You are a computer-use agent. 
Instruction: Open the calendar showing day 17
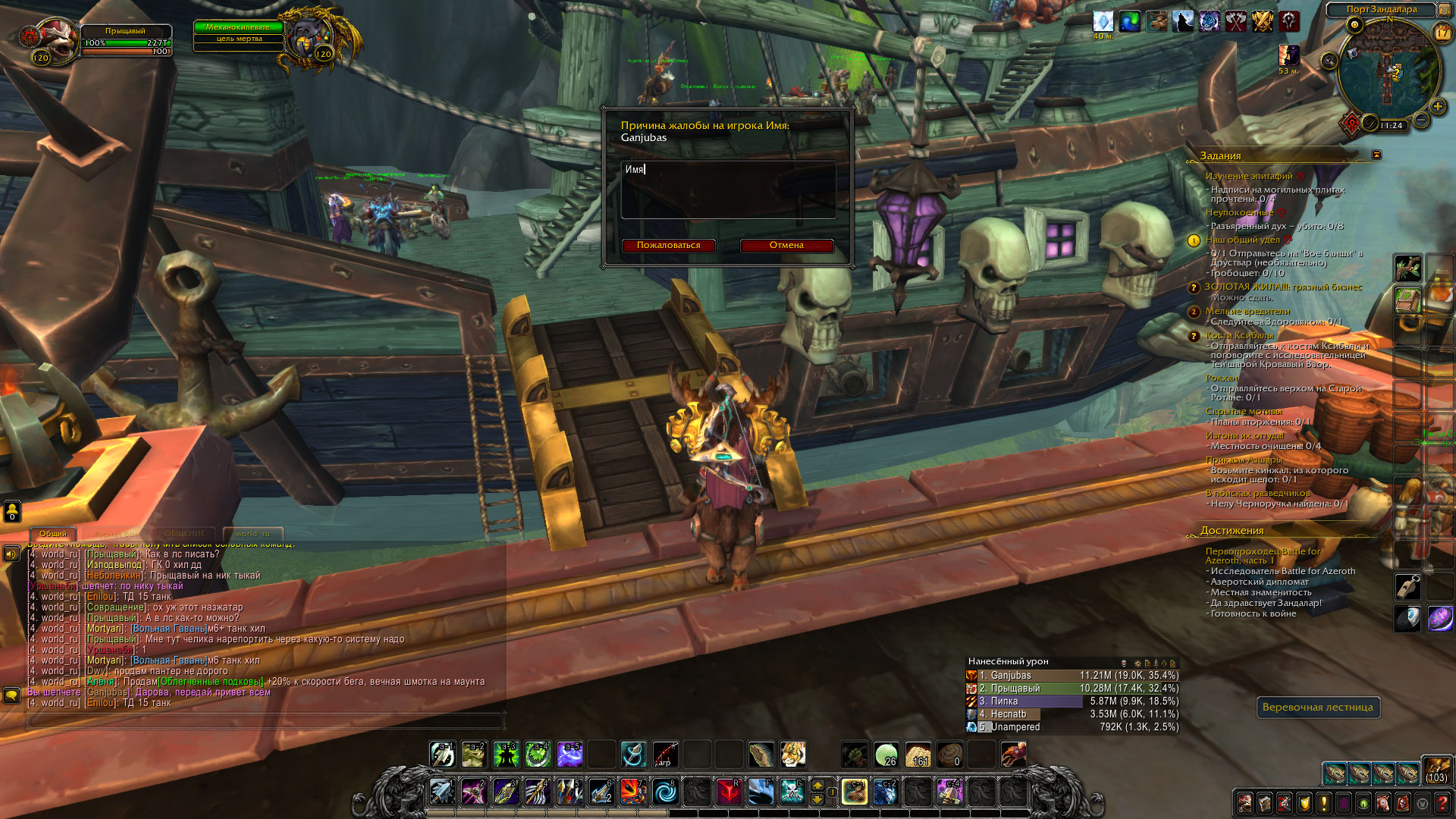[x=1442, y=33]
